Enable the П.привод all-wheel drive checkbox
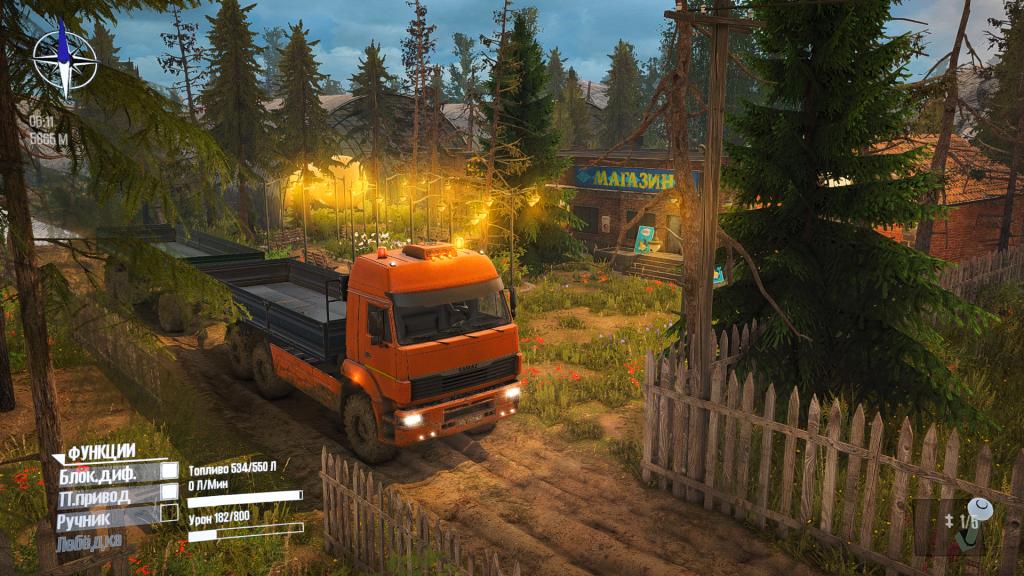1024x576 pixels. [170, 492]
